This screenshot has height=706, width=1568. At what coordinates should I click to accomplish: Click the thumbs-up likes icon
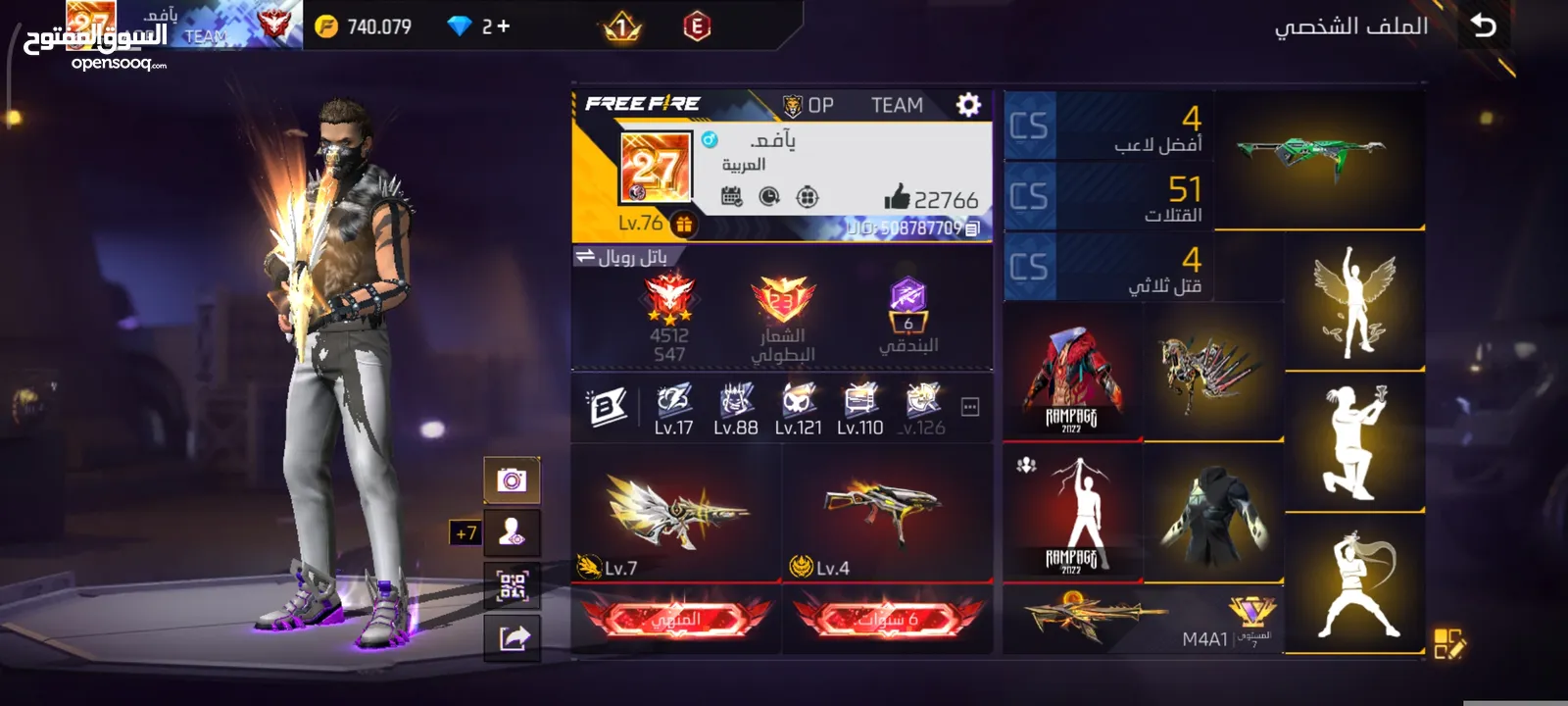coord(897,198)
